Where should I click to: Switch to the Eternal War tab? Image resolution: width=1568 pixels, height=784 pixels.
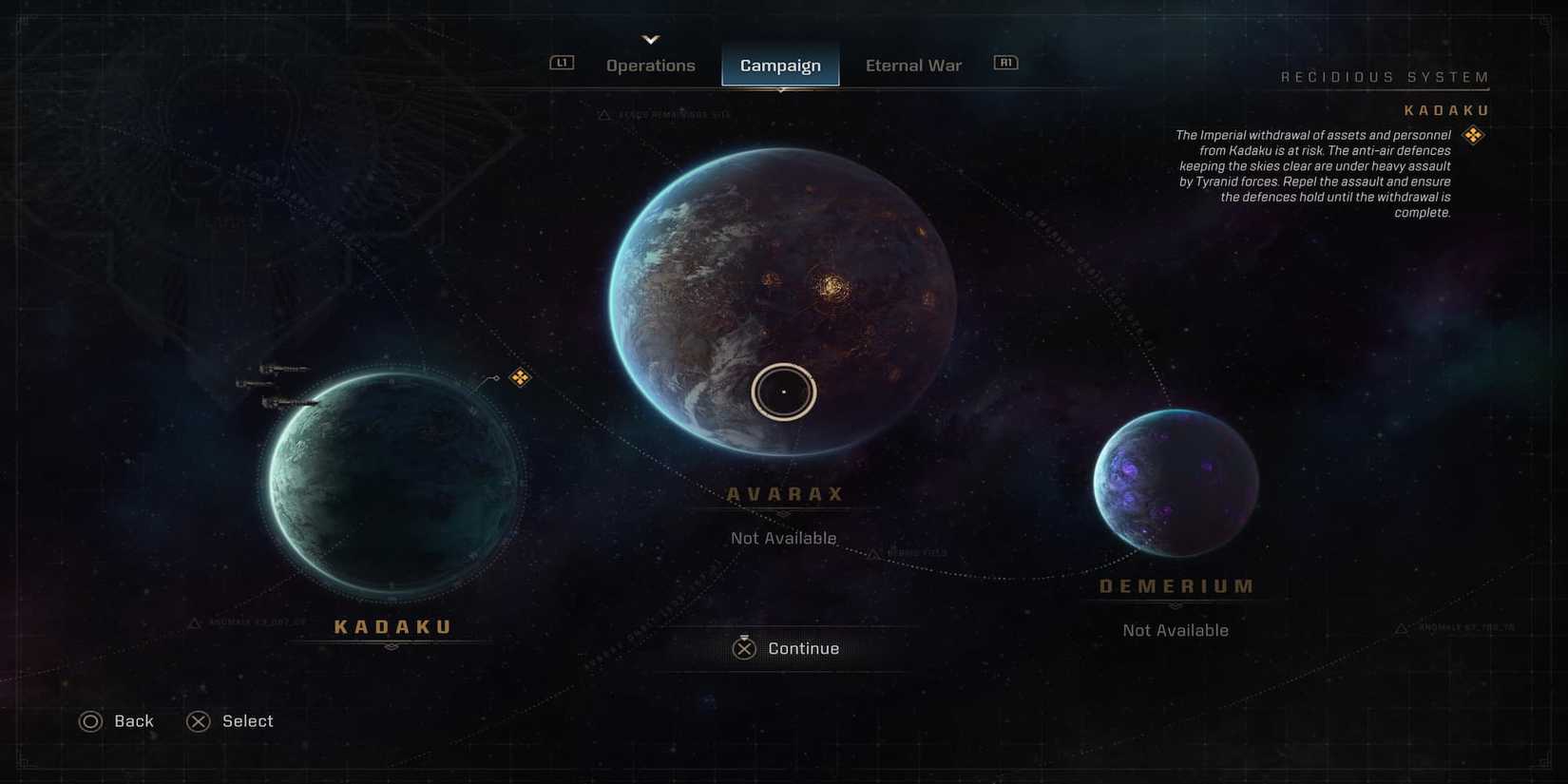[912, 65]
